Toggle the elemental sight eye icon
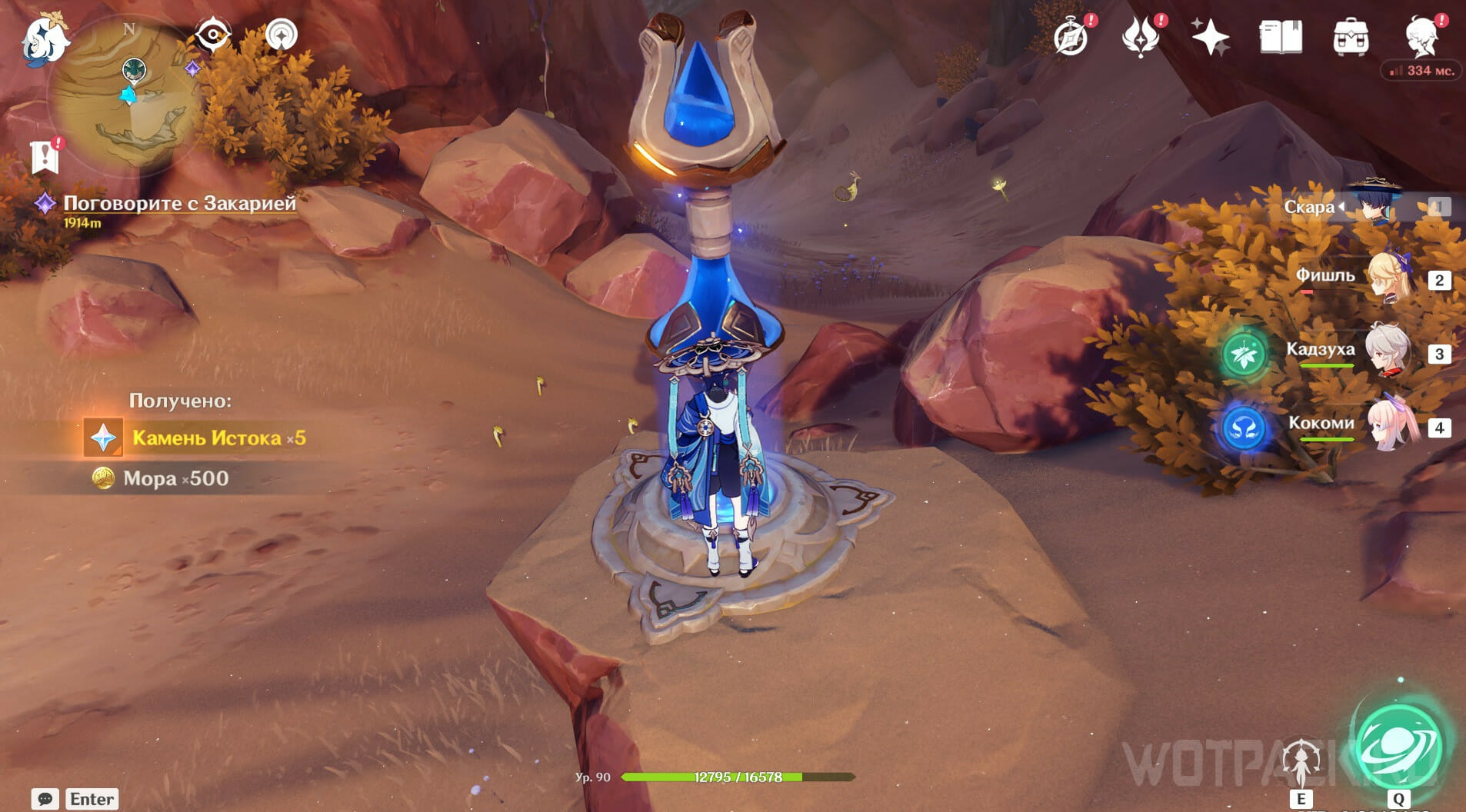The image size is (1466, 812). (x=212, y=35)
